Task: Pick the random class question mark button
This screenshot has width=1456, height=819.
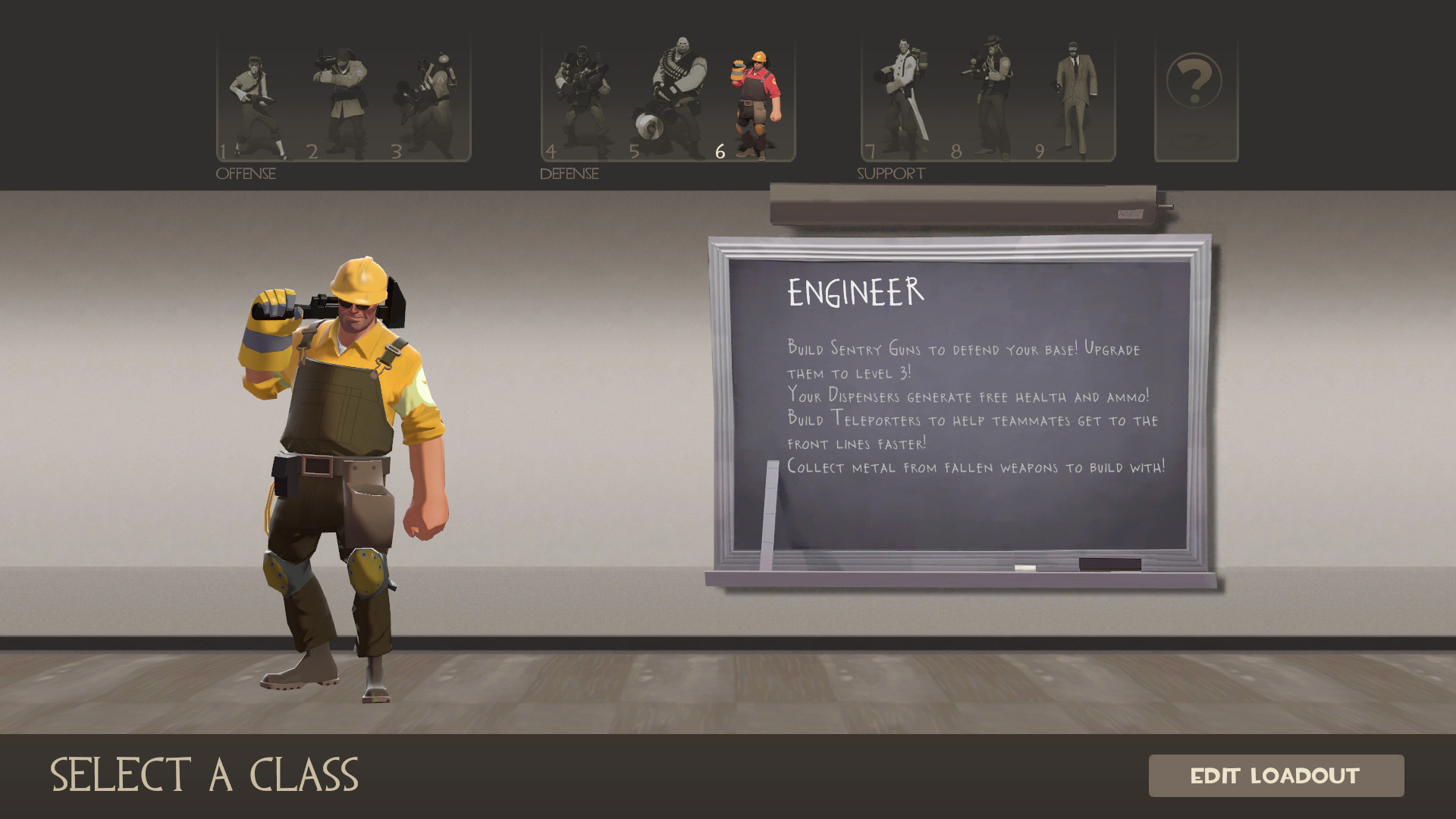Action: 1194,80
